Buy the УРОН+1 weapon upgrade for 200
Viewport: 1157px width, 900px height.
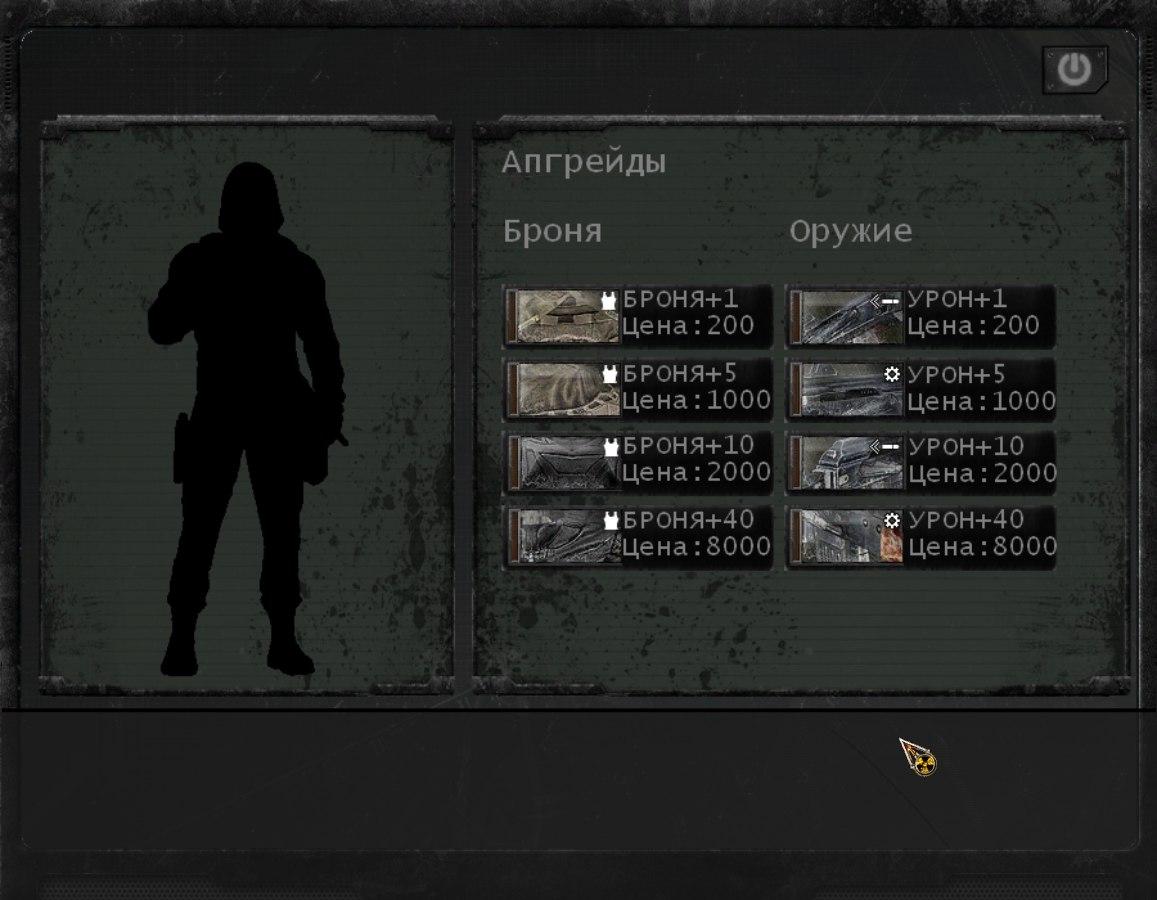coord(921,315)
